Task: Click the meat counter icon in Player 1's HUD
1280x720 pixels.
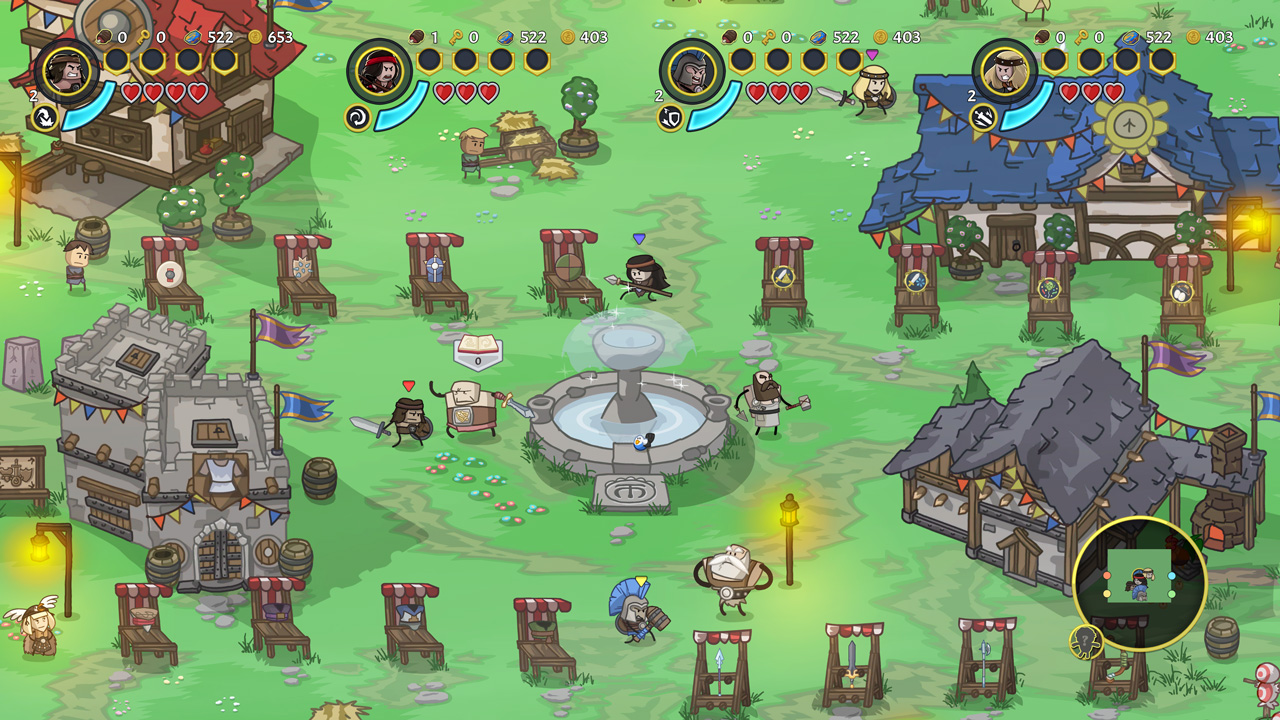Action: (104, 38)
